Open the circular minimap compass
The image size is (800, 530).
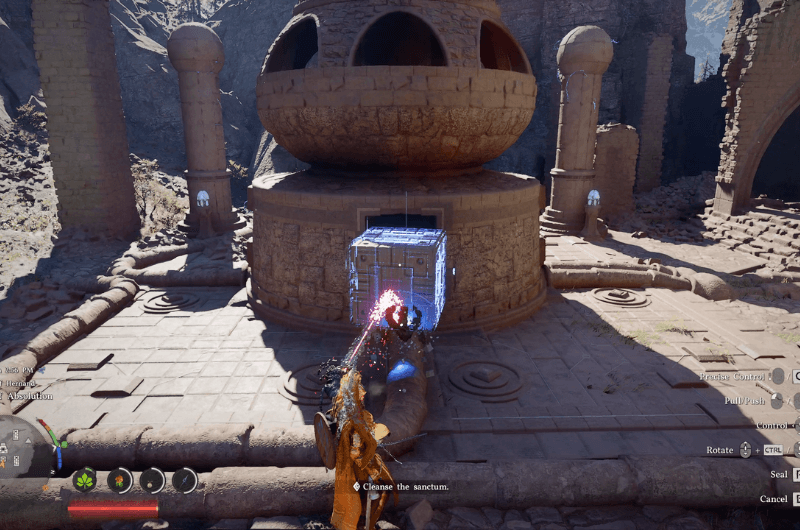click(x=22, y=446)
